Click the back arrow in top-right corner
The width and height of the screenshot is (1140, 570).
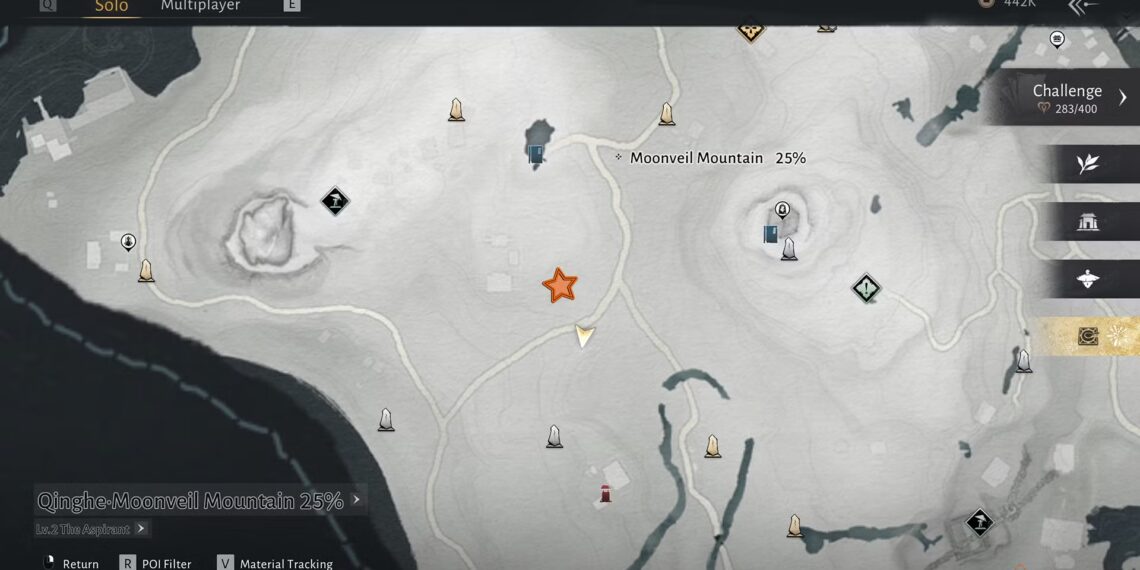click(1083, 6)
